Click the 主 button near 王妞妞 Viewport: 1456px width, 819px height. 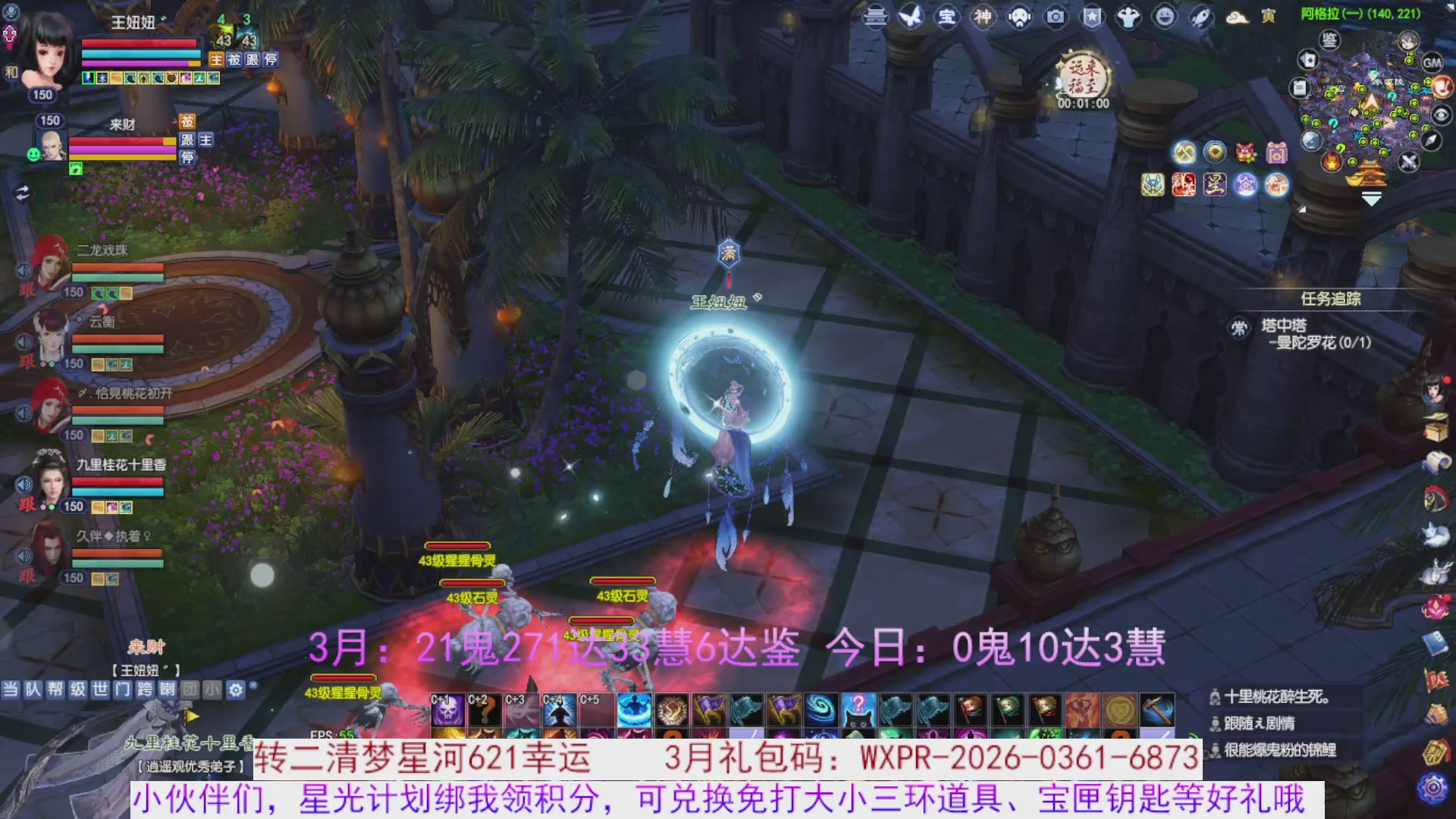pyautogui.click(x=216, y=61)
